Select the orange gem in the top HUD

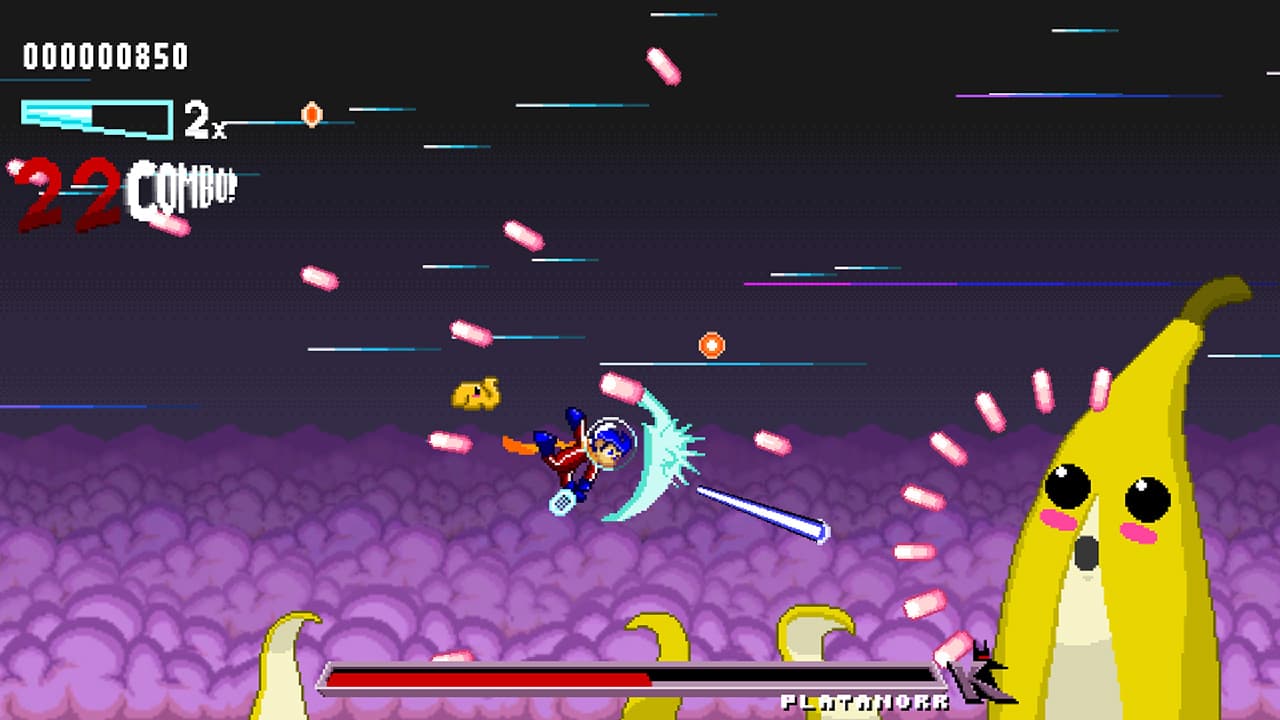(310, 114)
